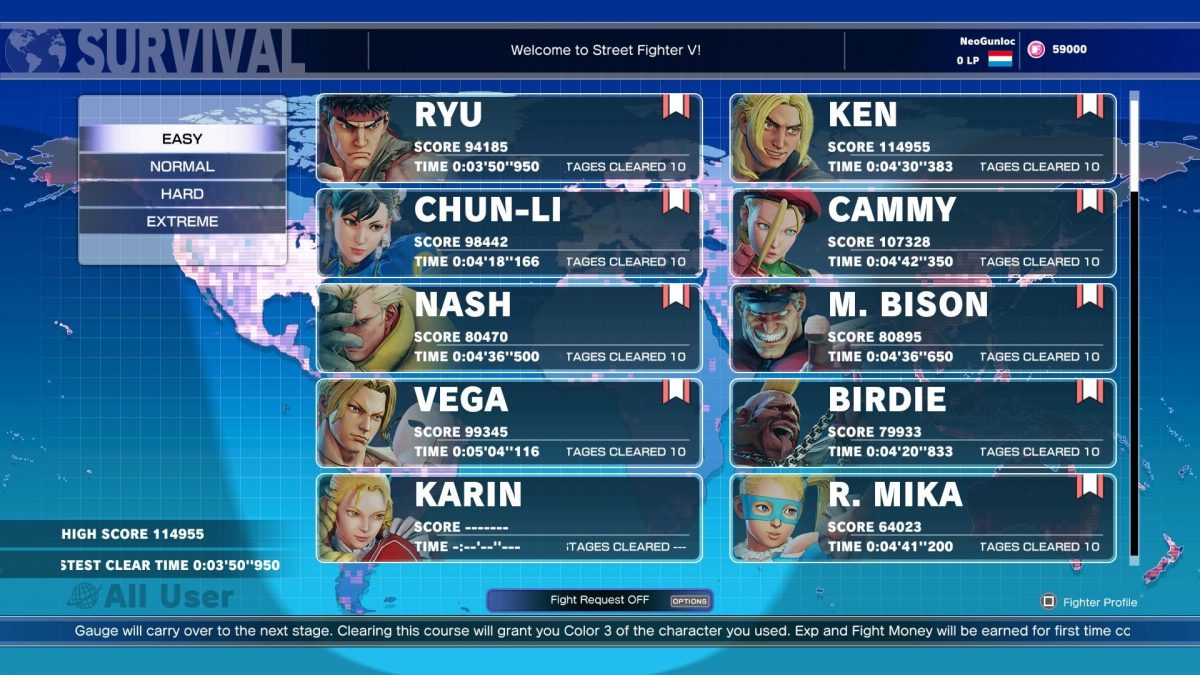1200x675 pixels.
Task: Choose Ken for survival mode
Action: tap(922, 138)
